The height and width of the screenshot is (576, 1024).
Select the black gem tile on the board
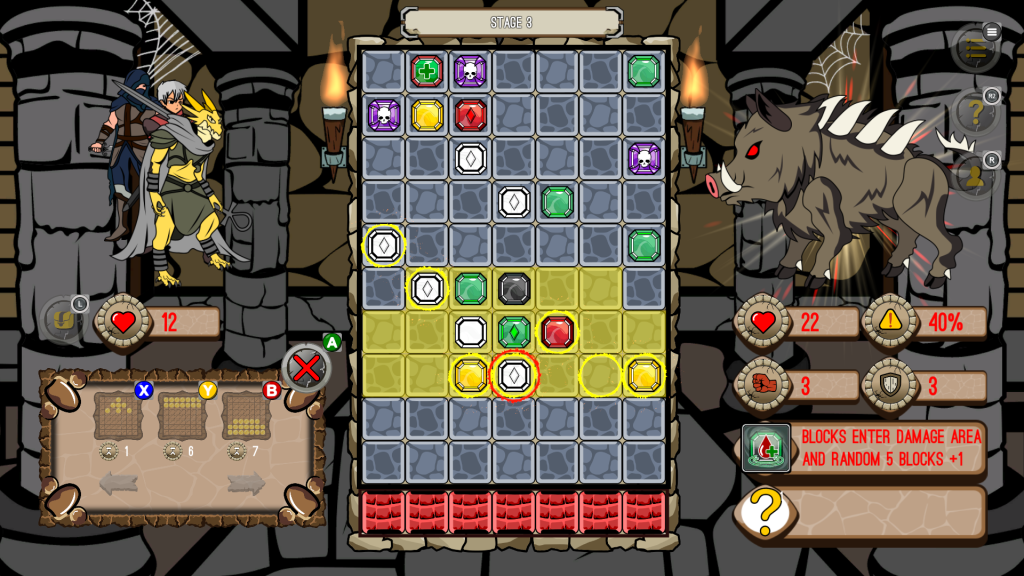click(514, 288)
